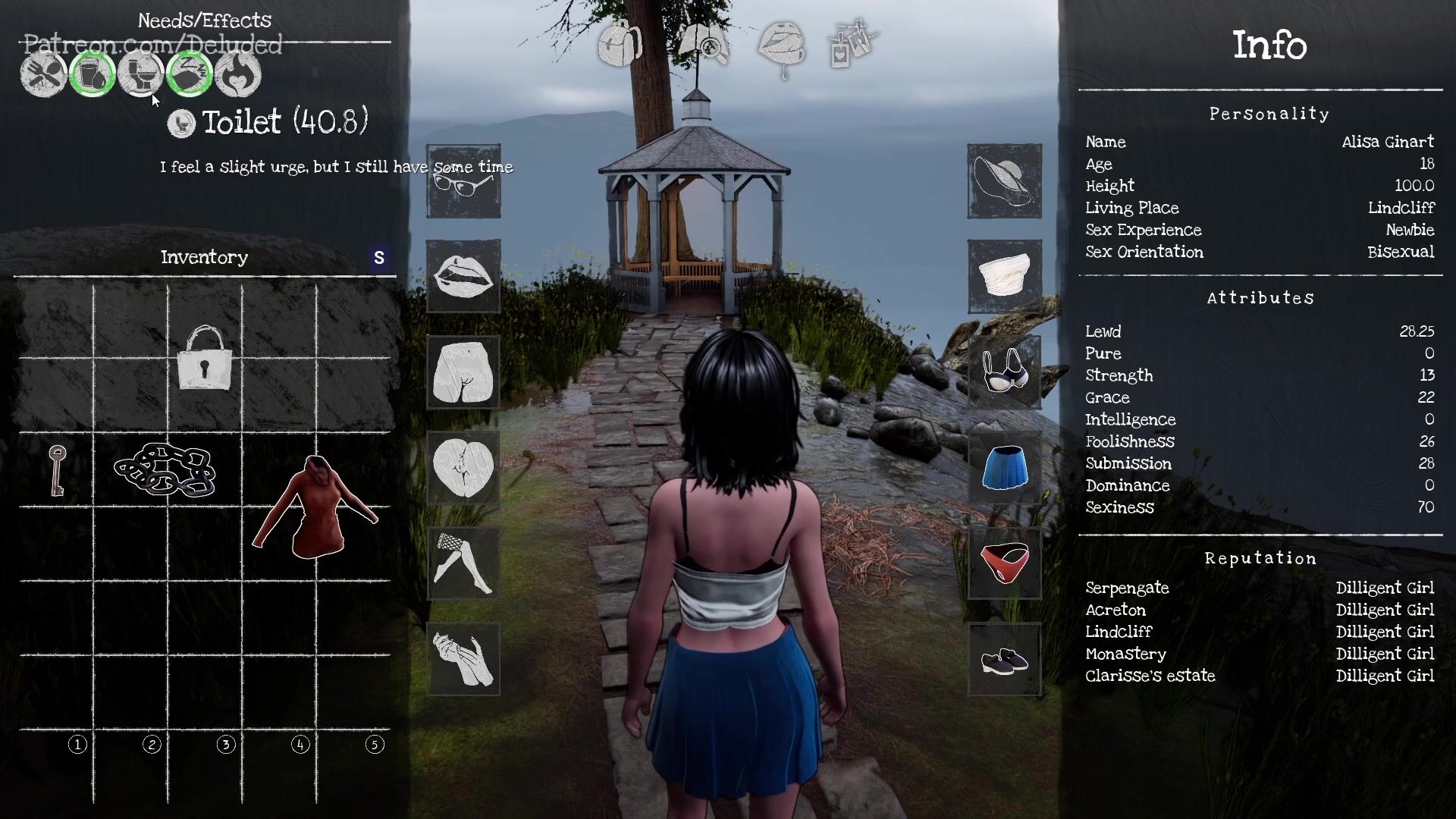The width and height of the screenshot is (1456, 819).
Task: Click the sun hat equipment slot
Action: coord(1004,181)
